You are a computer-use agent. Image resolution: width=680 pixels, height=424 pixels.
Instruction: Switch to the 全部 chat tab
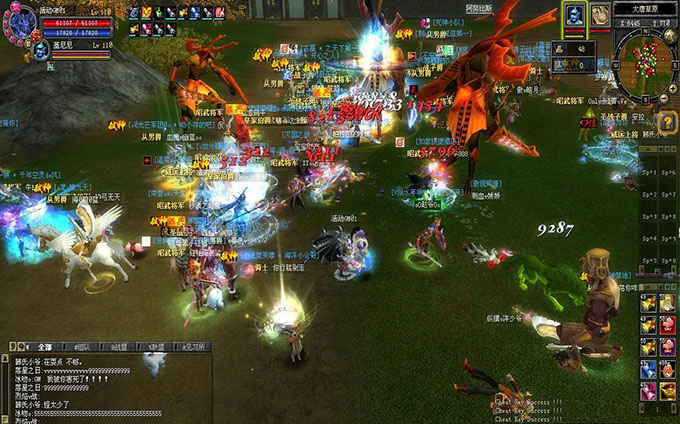46,346
